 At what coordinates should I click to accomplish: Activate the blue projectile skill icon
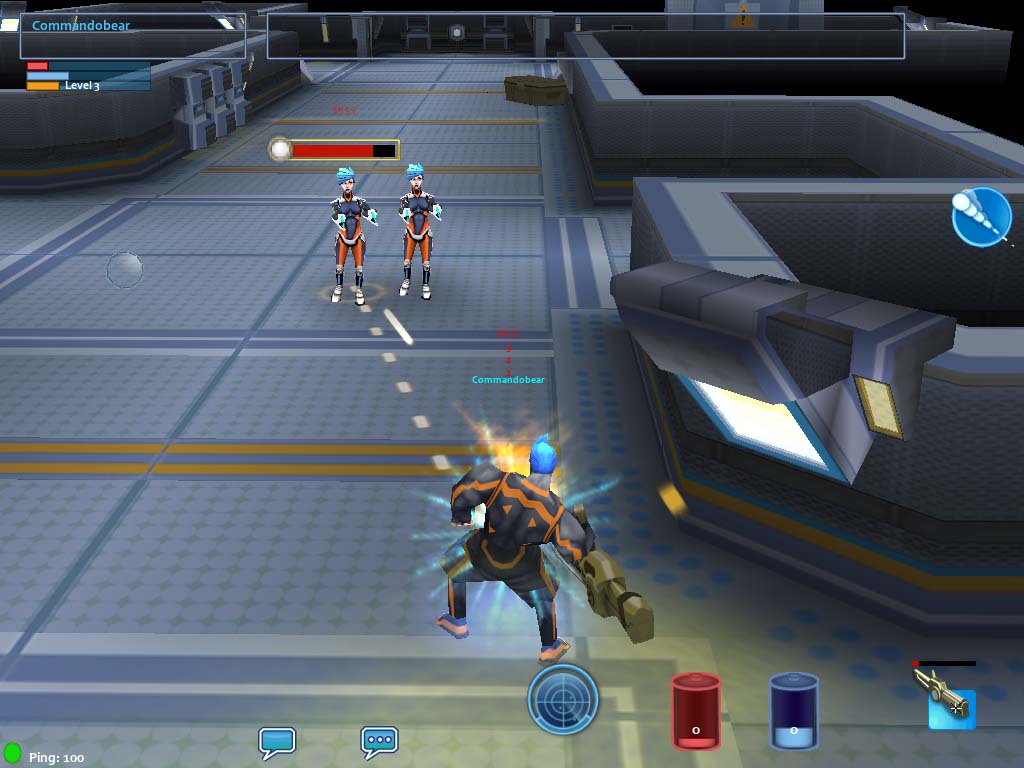980,216
